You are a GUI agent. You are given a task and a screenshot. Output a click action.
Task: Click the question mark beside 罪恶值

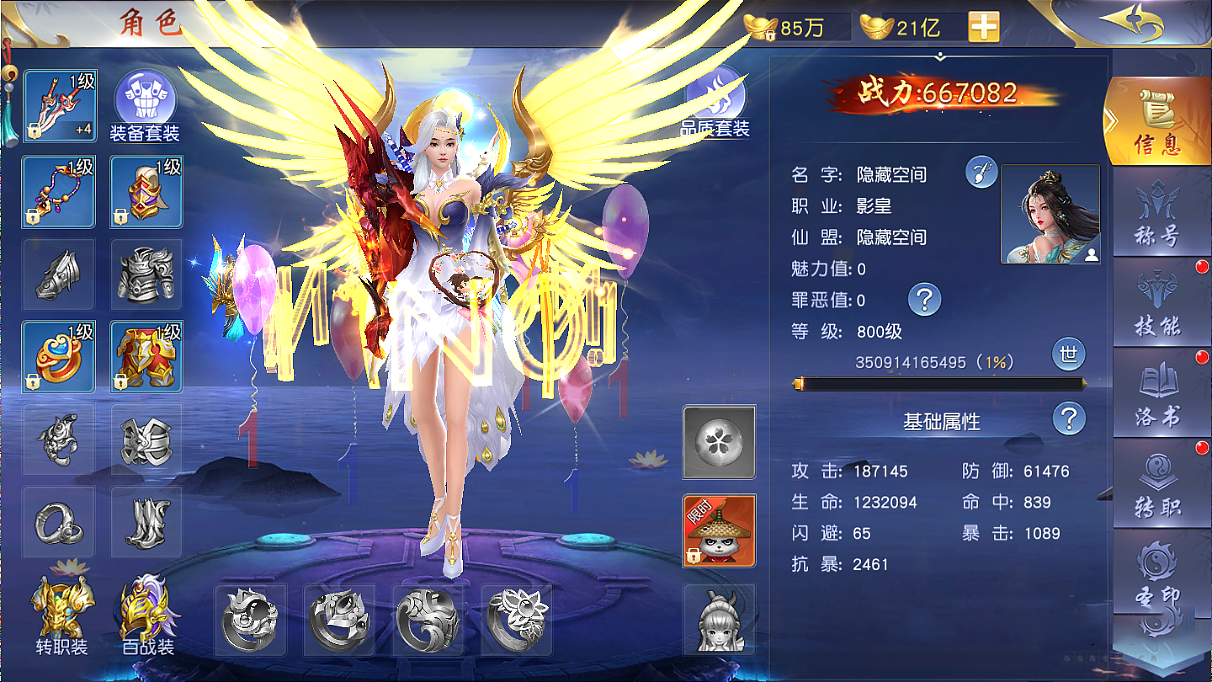point(925,298)
